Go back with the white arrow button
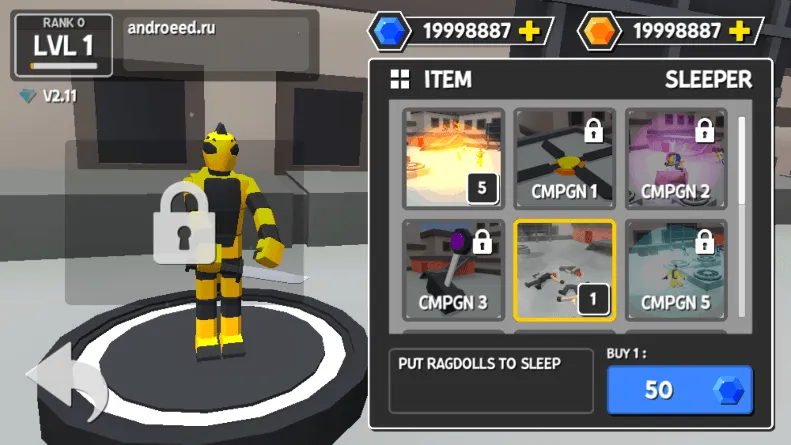Viewport: 791px width, 445px height. tap(68, 383)
